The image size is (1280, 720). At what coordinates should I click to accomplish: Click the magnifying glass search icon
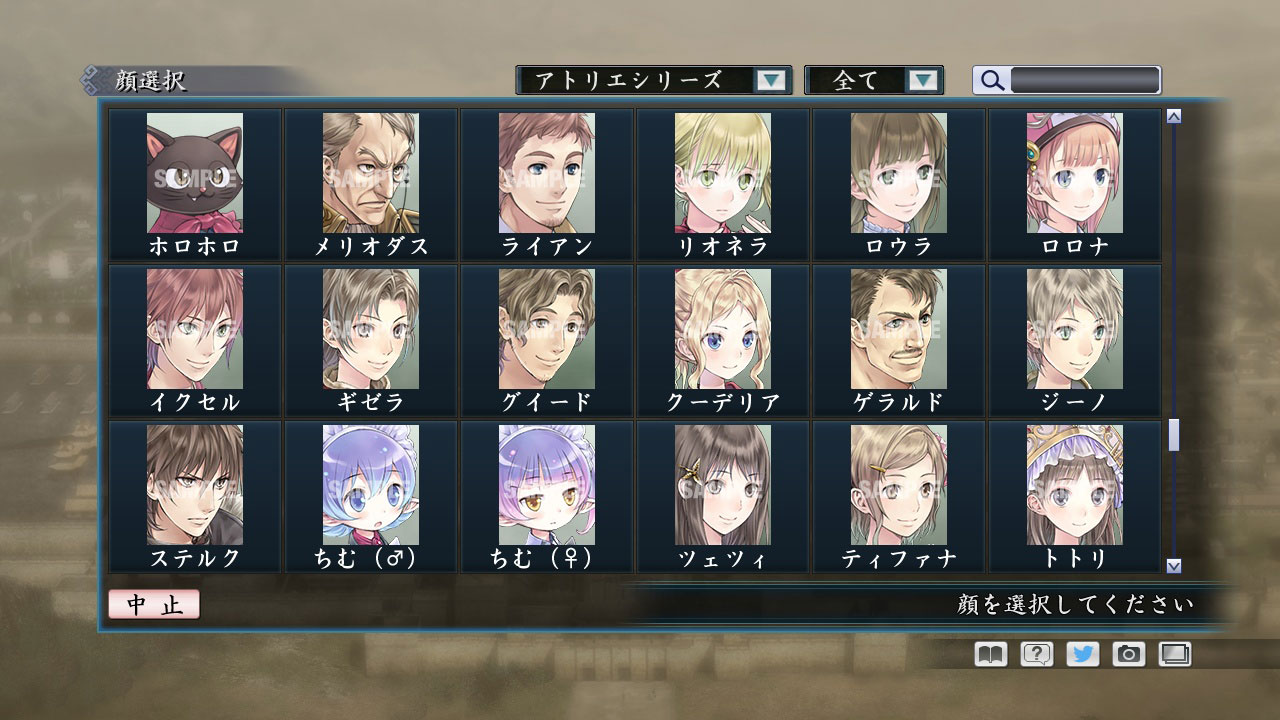[x=991, y=80]
